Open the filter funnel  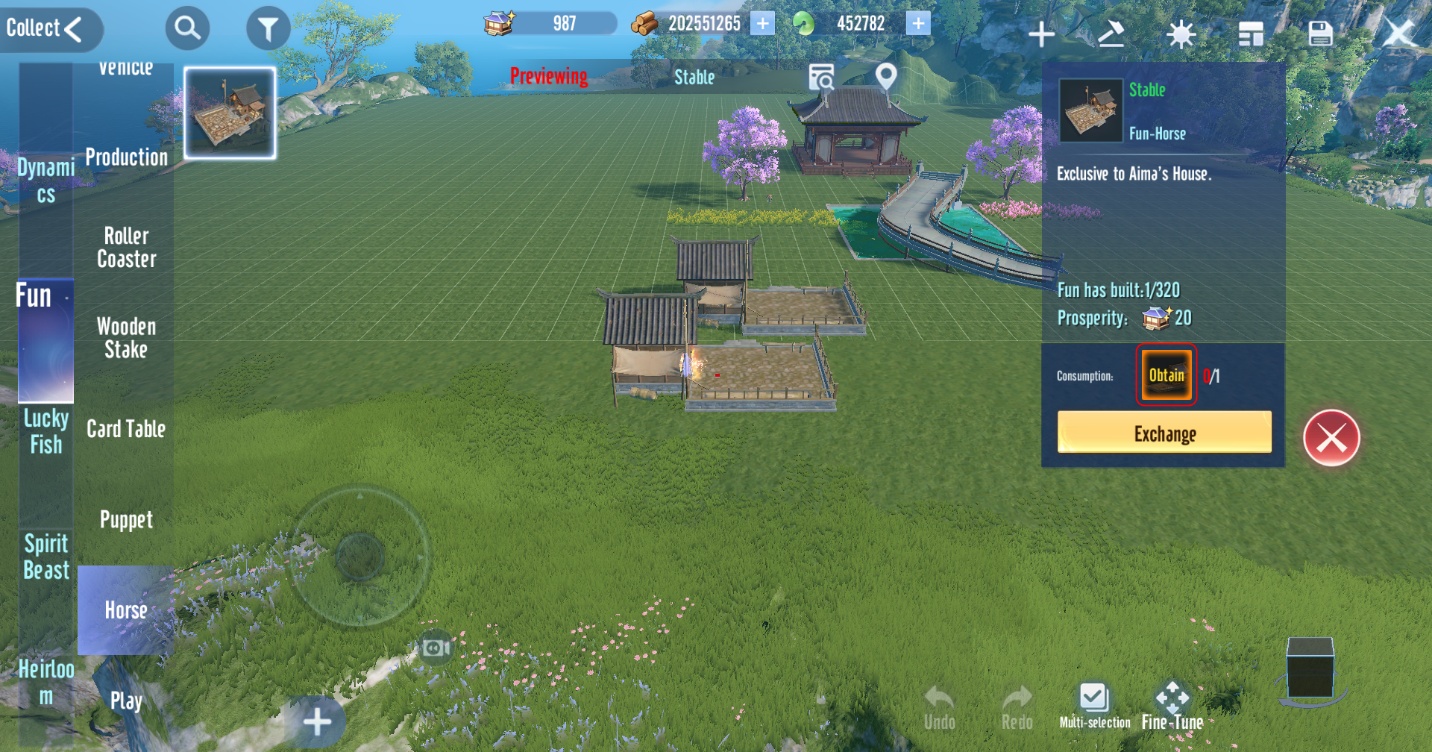click(x=268, y=30)
